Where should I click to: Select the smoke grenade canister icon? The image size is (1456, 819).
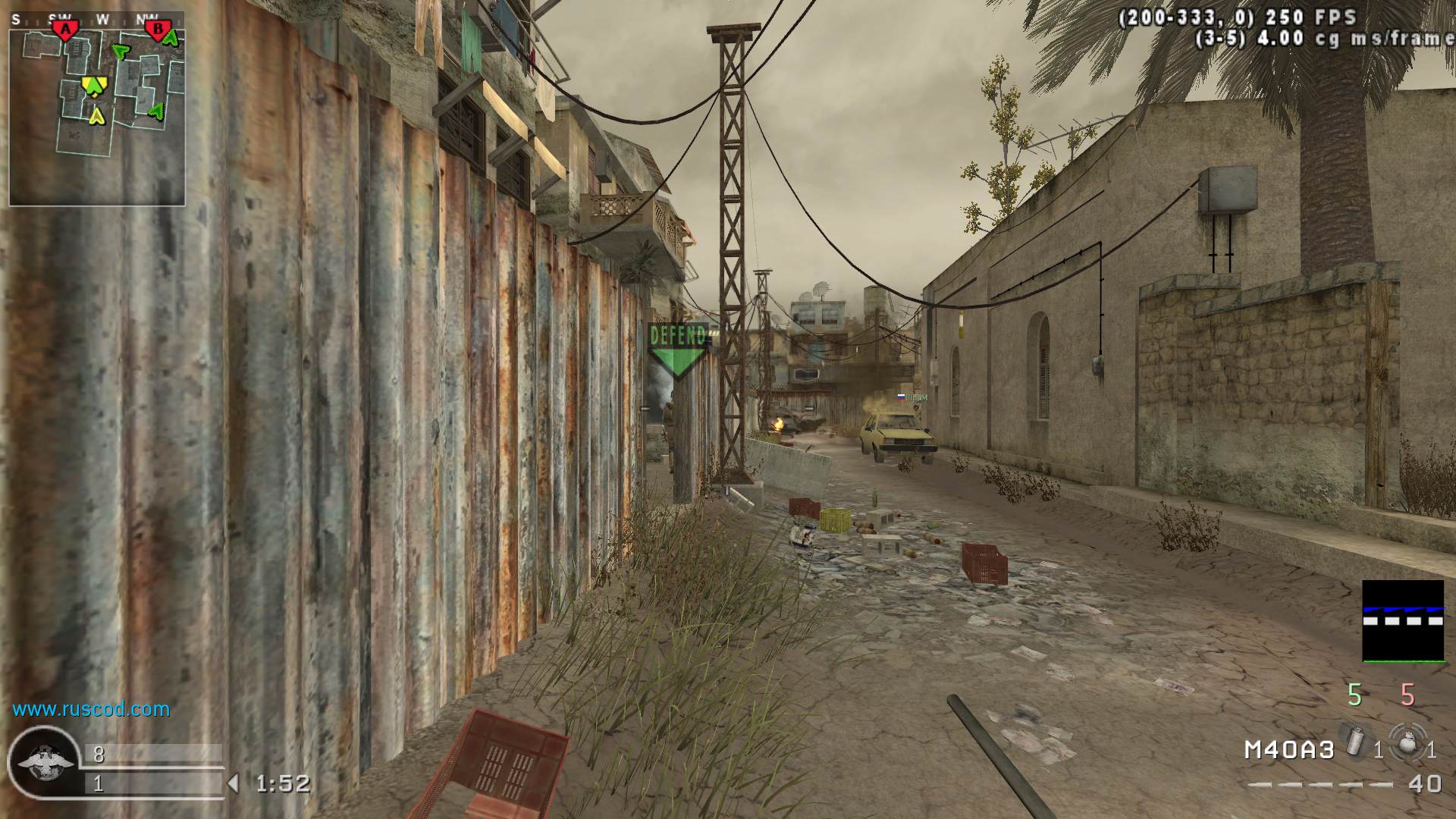coord(1354,741)
